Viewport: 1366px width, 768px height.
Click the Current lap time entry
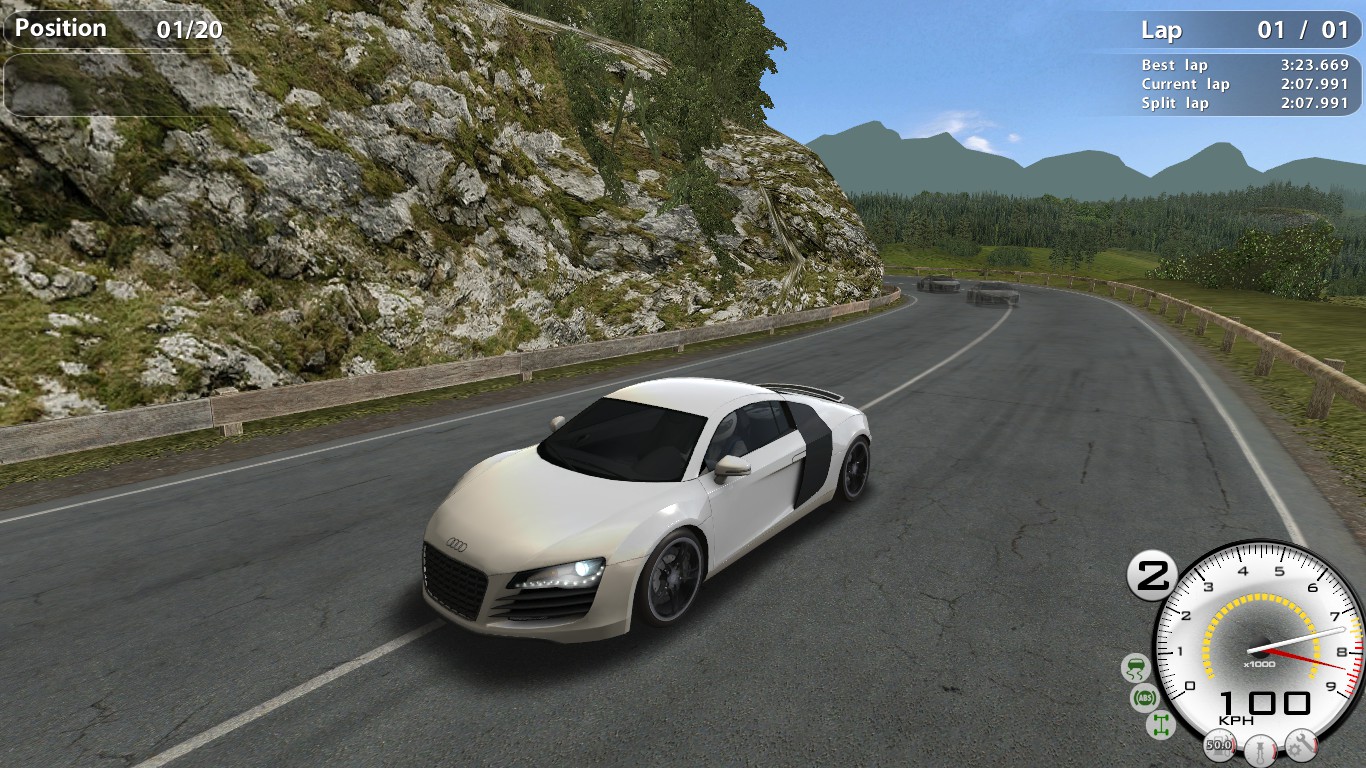pos(1244,84)
